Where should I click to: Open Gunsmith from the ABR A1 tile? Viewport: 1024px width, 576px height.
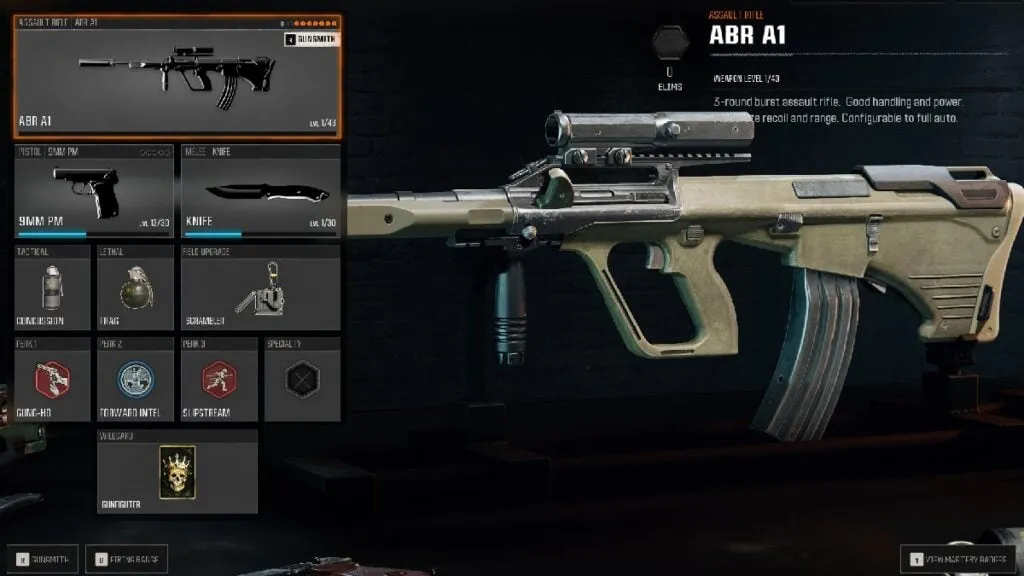[x=312, y=39]
